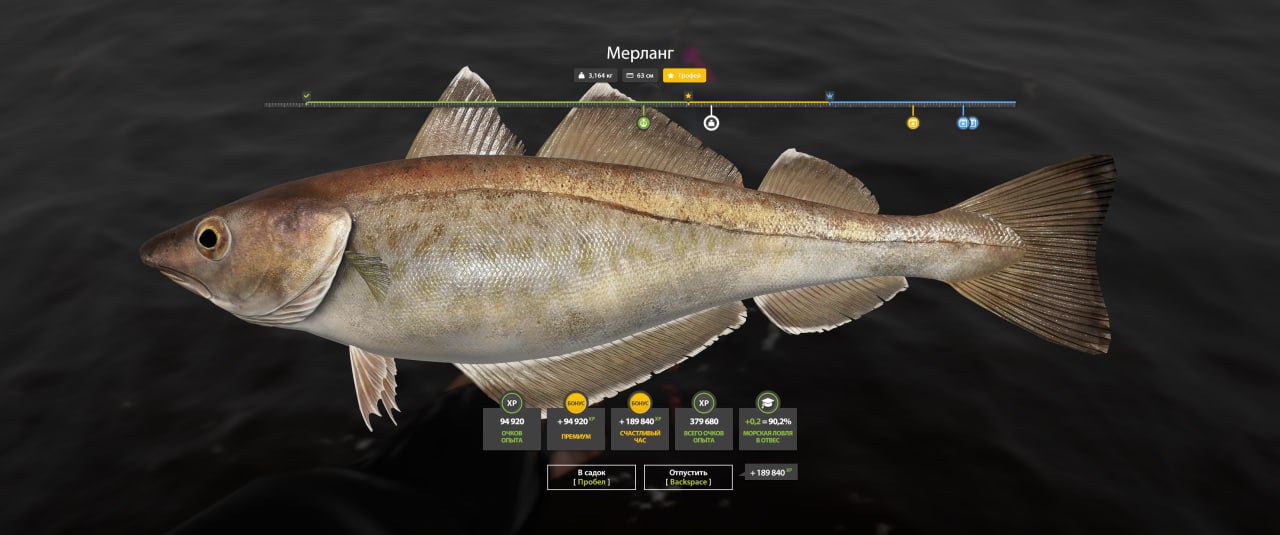Release the fish with the Отпустить button
This screenshot has width=1280, height=535.
pyautogui.click(x=687, y=477)
